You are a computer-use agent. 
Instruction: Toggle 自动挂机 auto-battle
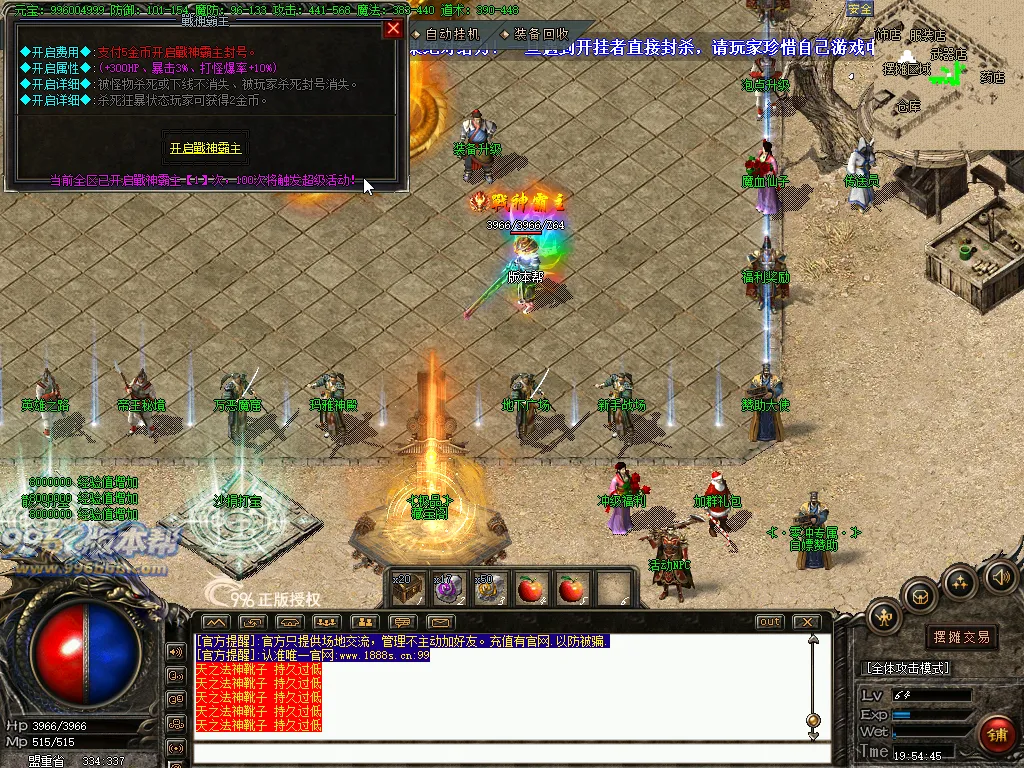pyautogui.click(x=446, y=34)
